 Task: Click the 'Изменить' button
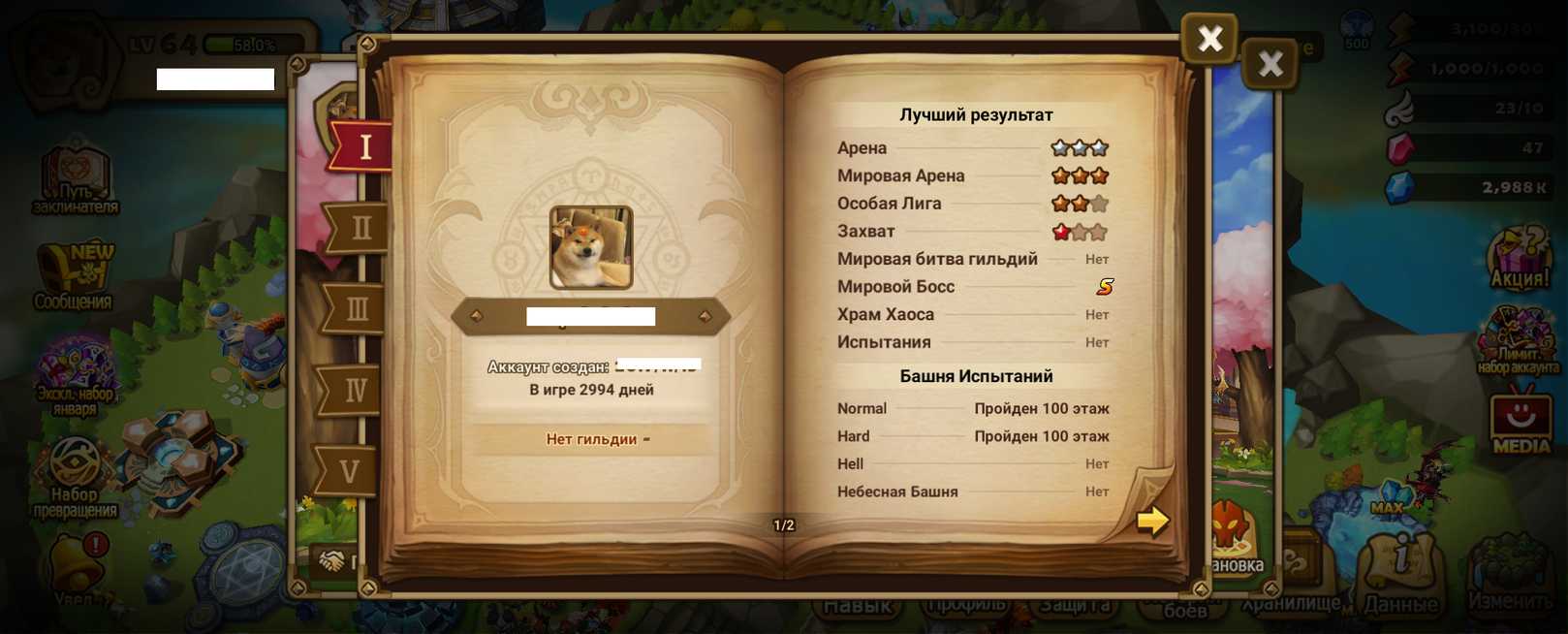pyautogui.click(x=1510, y=579)
